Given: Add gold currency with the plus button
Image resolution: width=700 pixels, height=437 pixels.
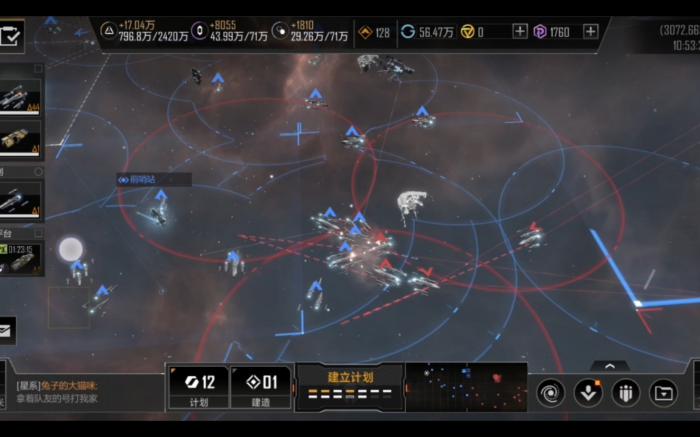Looking at the screenshot, I should point(520,32).
